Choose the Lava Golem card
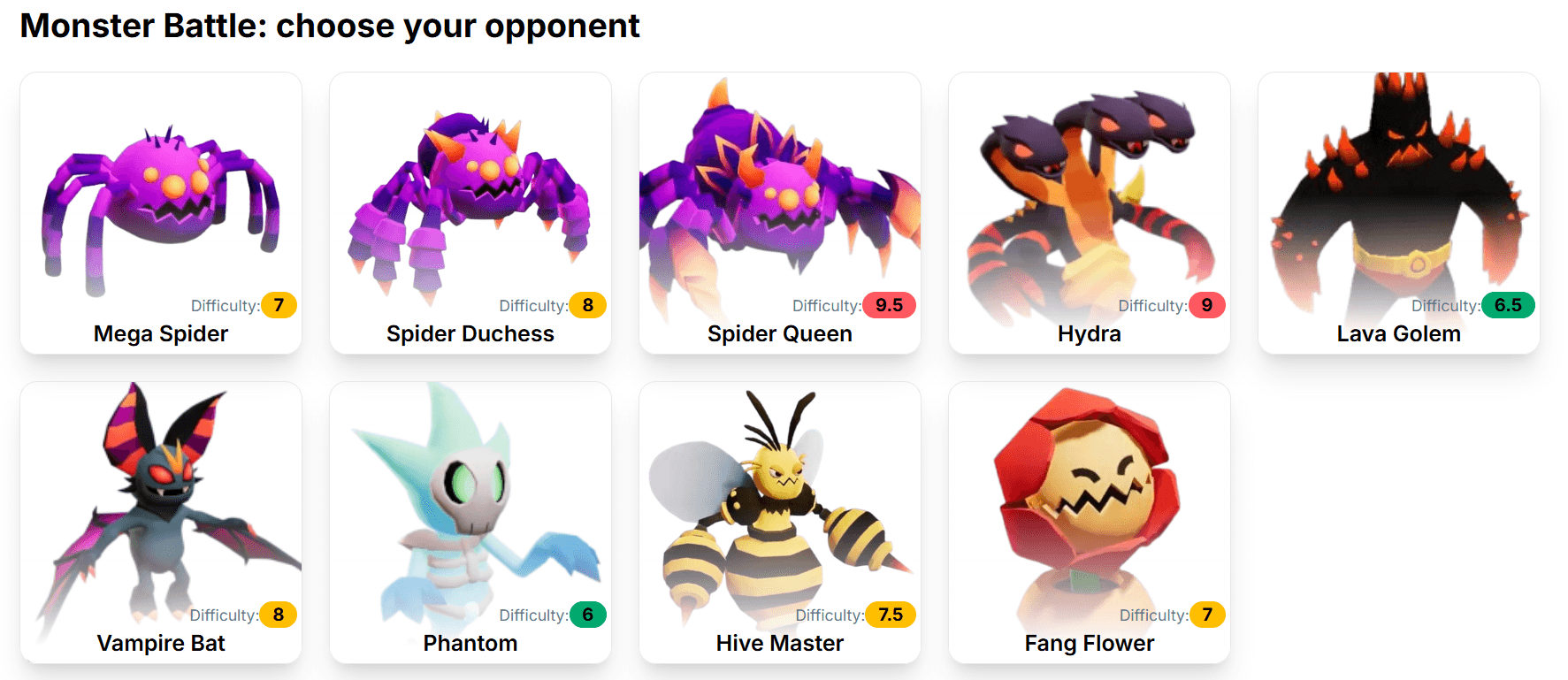Viewport: 1568px width, 680px height. (1399, 213)
